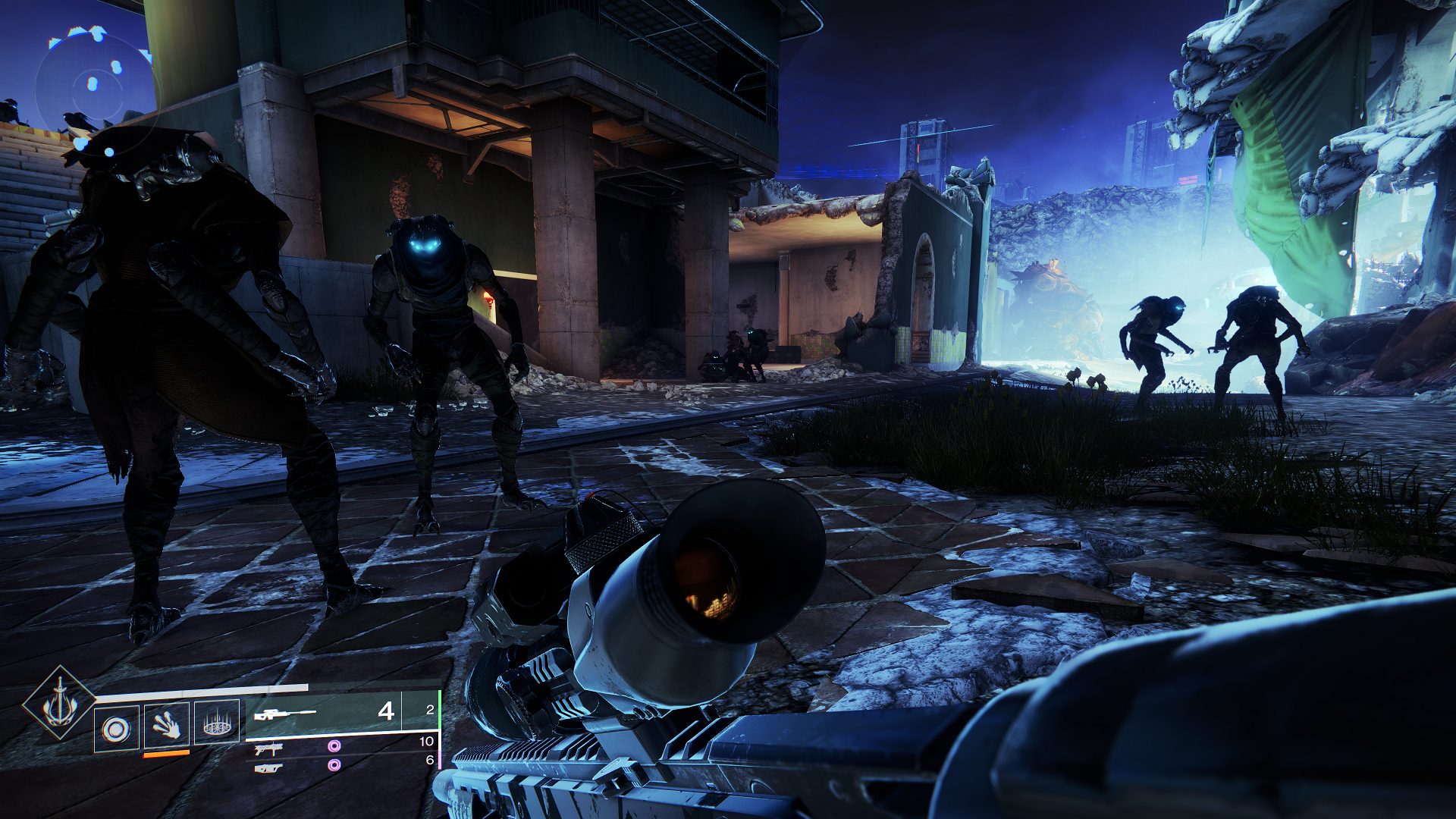The width and height of the screenshot is (1456, 819).
Task: Click the special ammo reserve count of 2
Action: (x=428, y=708)
